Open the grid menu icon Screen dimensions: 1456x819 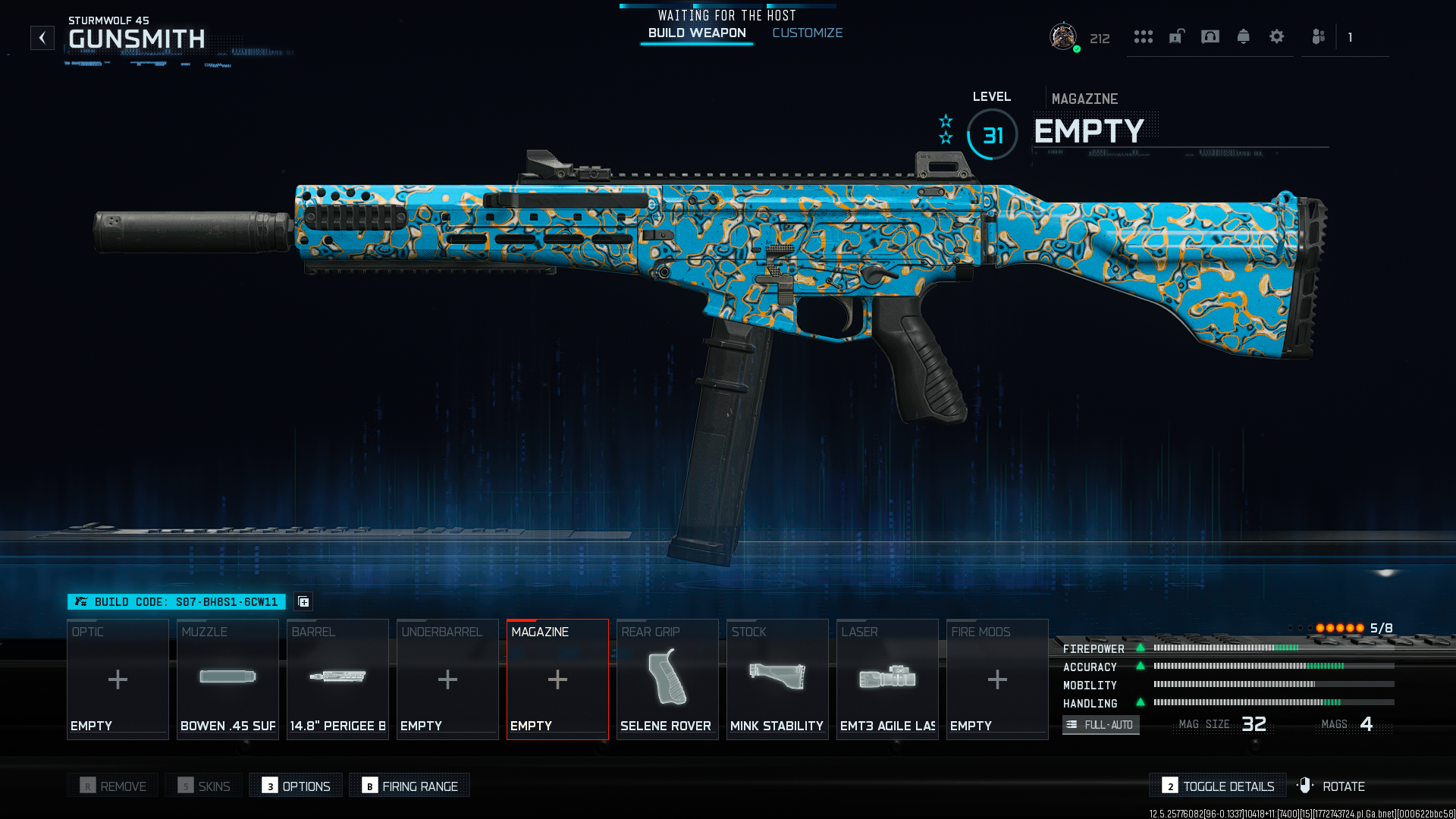[x=1143, y=36]
